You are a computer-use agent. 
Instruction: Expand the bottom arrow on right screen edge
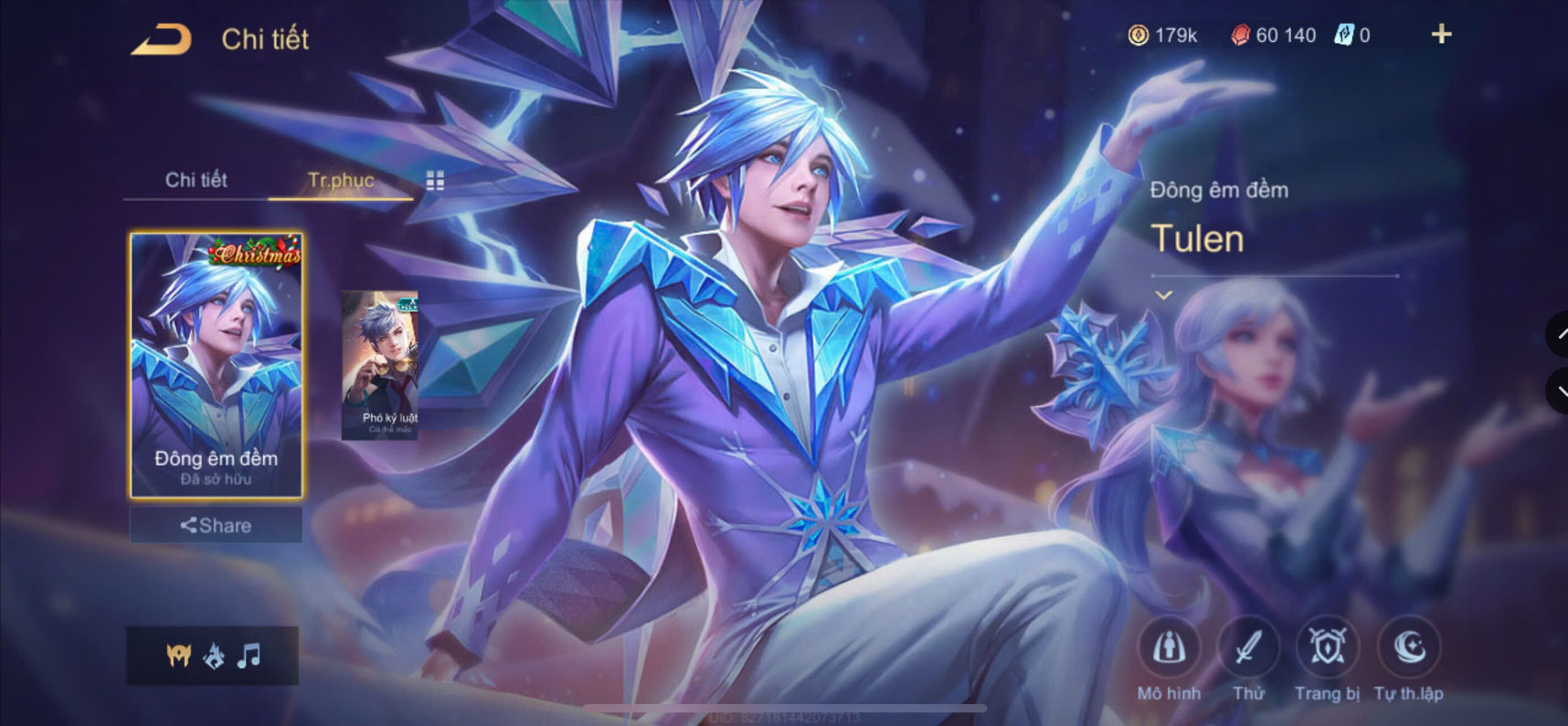pyautogui.click(x=1560, y=391)
